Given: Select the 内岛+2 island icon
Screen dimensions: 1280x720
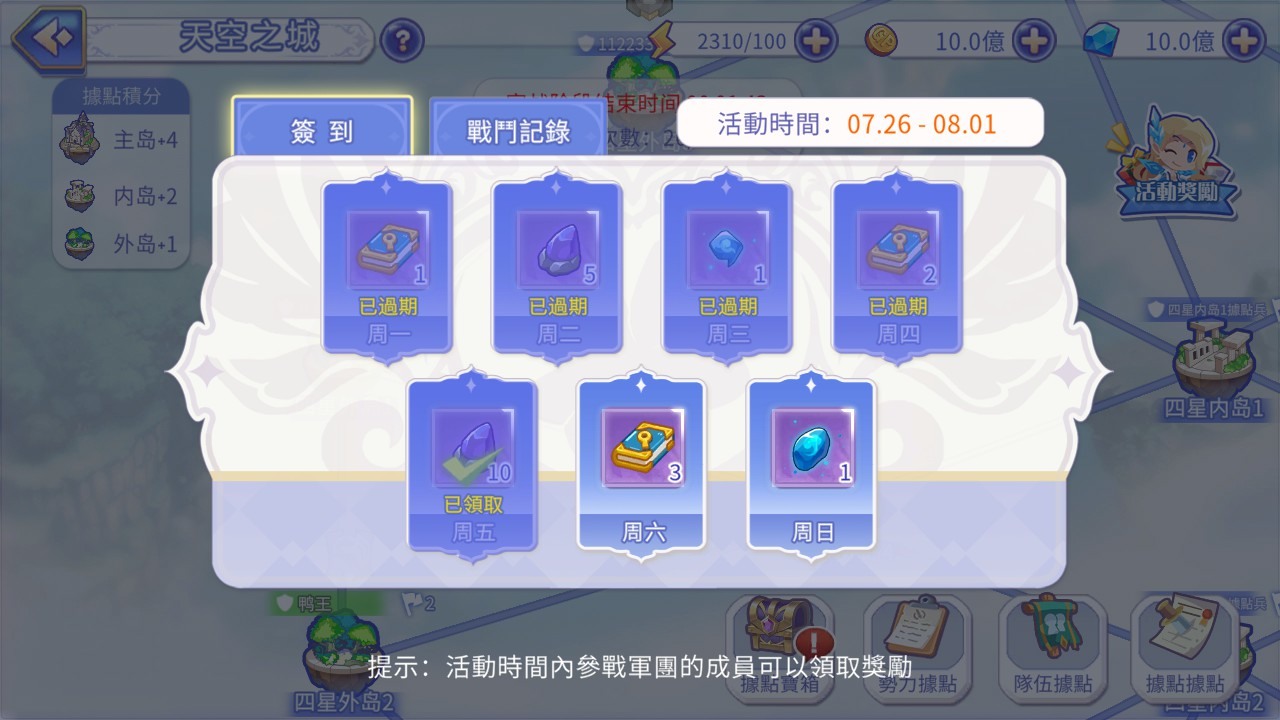Looking at the screenshot, I should tap(80, 193).
